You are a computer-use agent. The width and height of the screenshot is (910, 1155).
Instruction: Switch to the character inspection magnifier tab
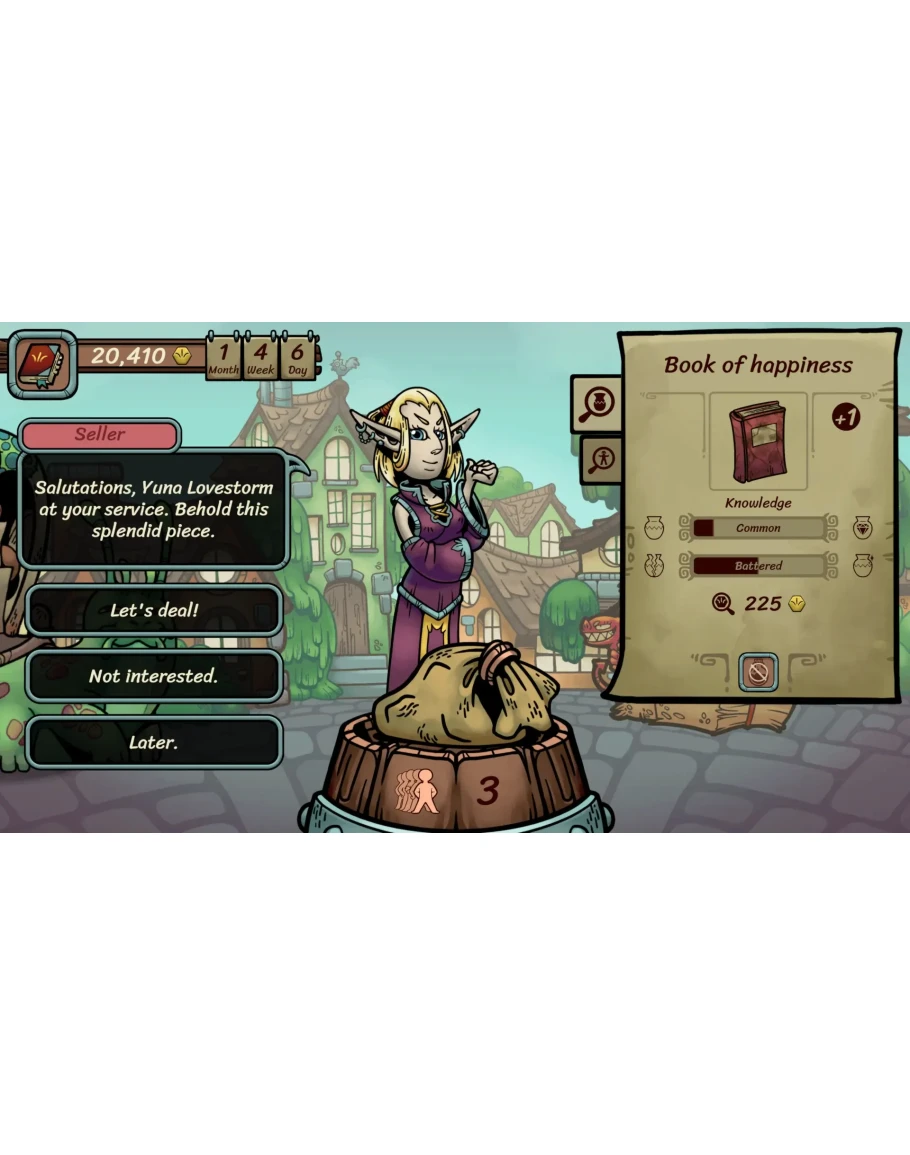point(603,459)
